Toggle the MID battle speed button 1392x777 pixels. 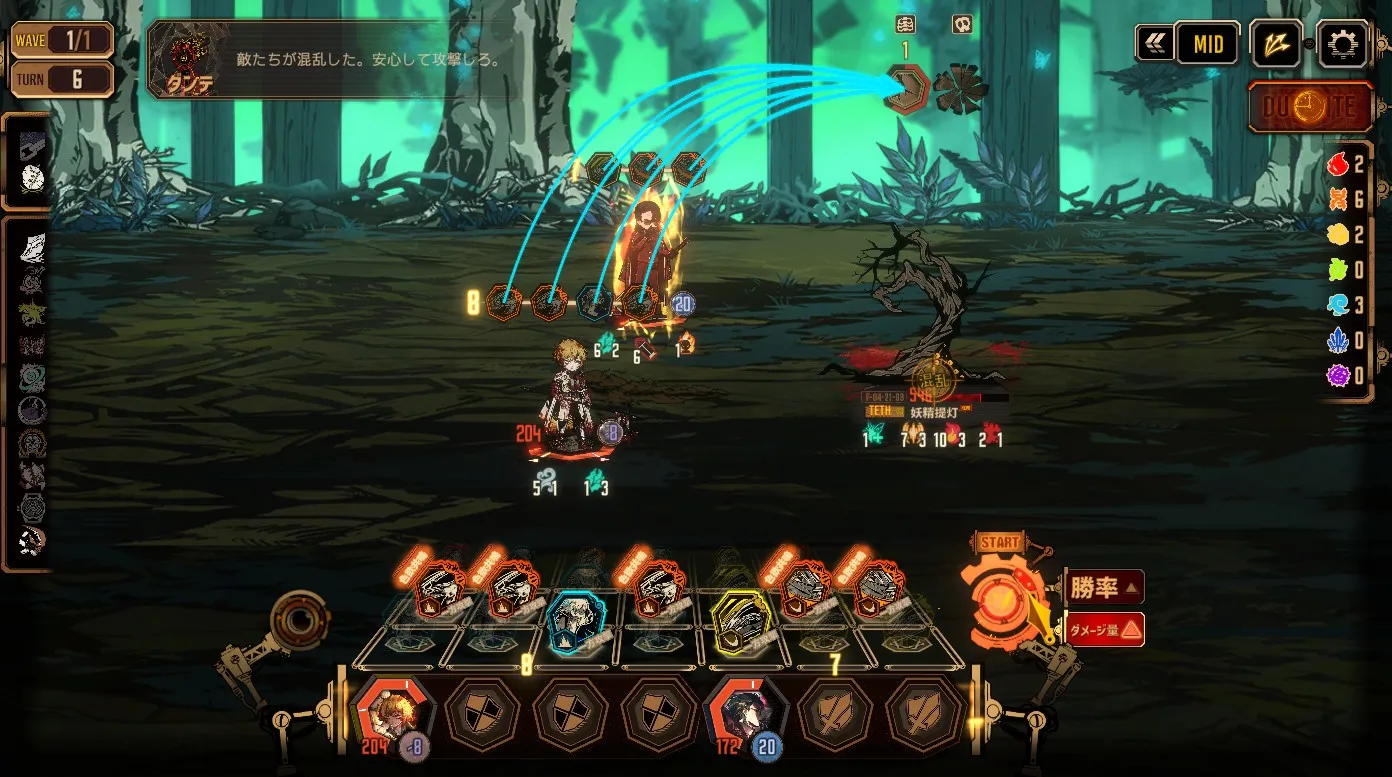point(1207,44)
